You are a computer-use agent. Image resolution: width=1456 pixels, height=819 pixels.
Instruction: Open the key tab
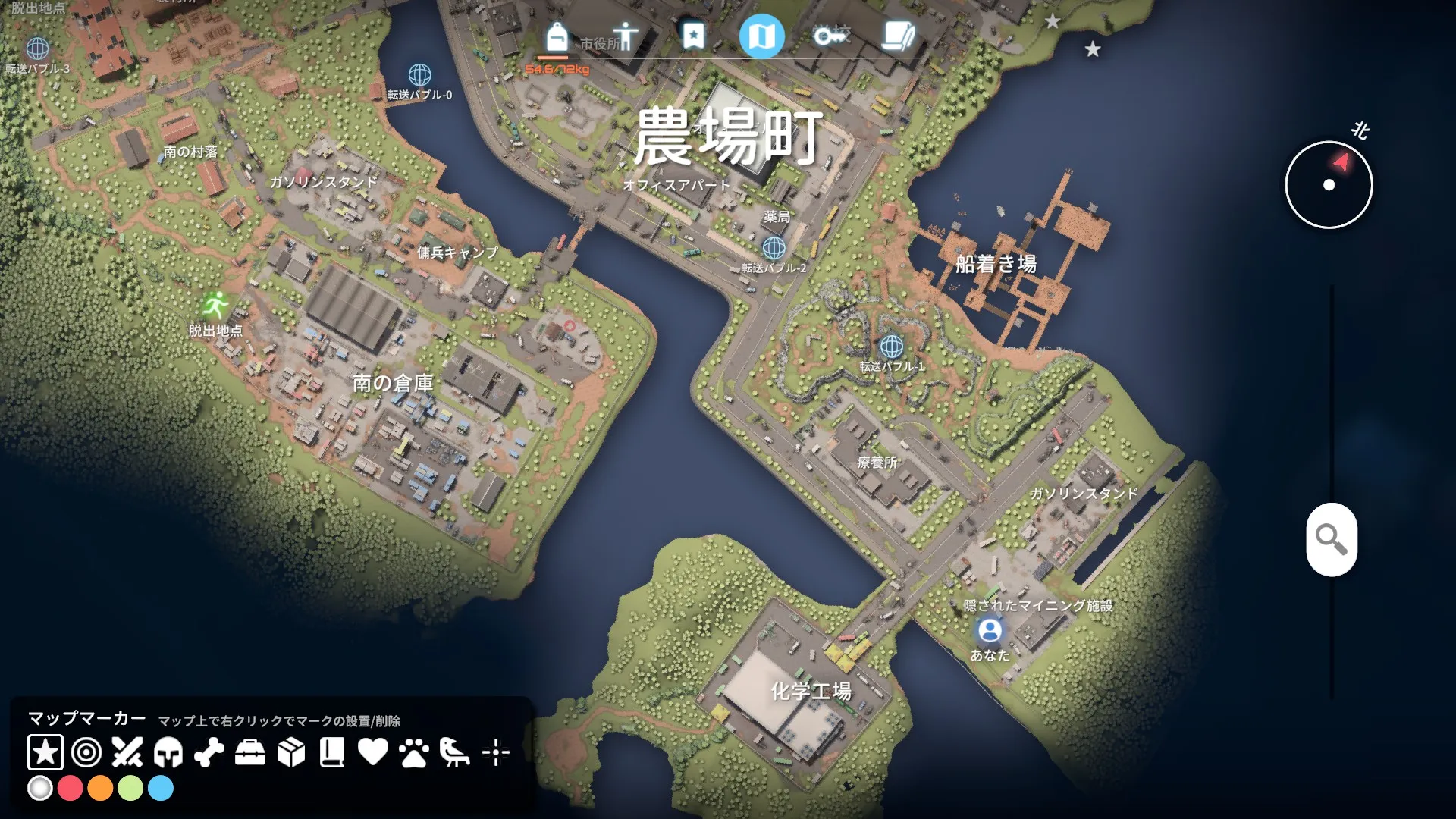click(830, 36)
